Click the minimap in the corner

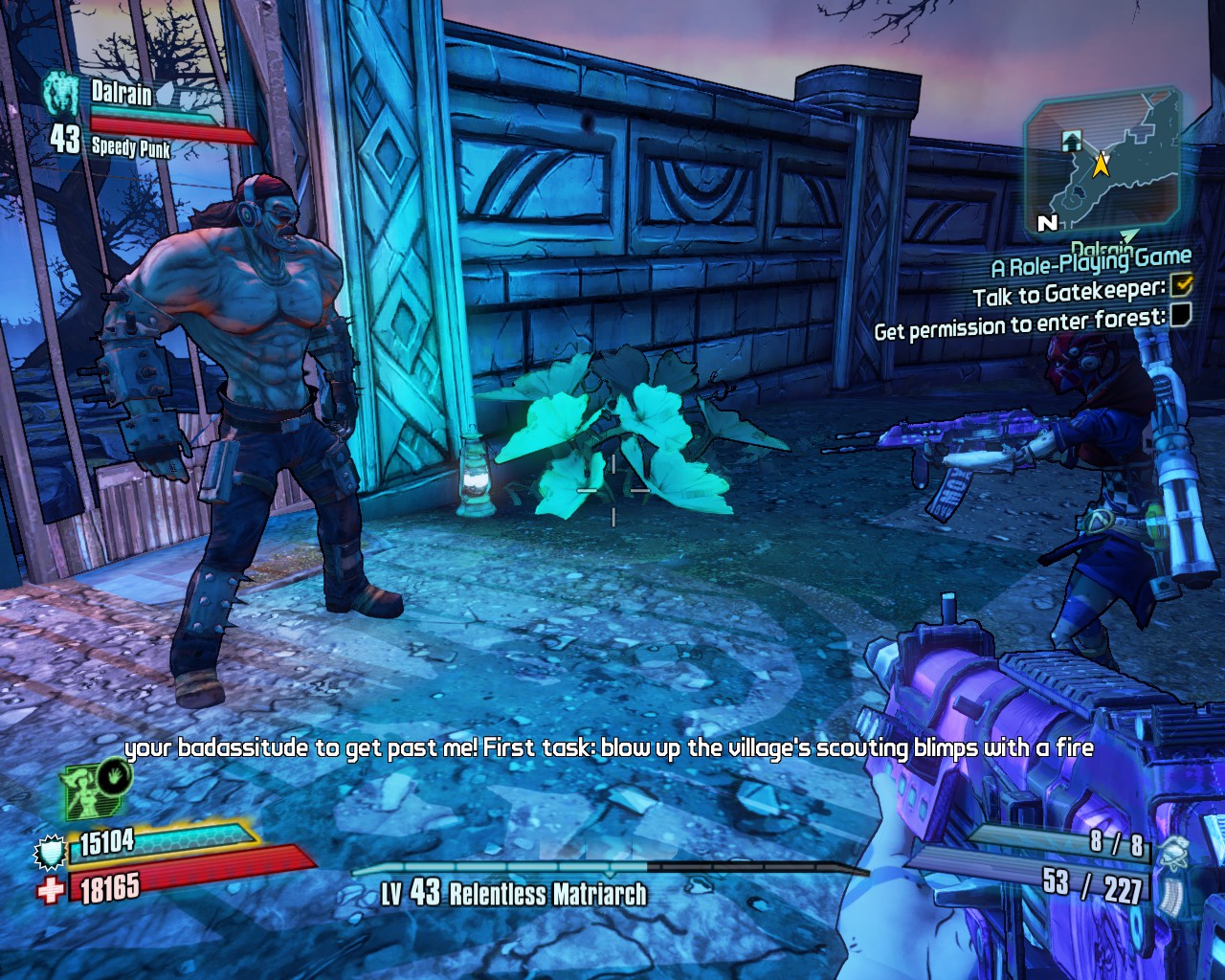(x=1102, y=165)
